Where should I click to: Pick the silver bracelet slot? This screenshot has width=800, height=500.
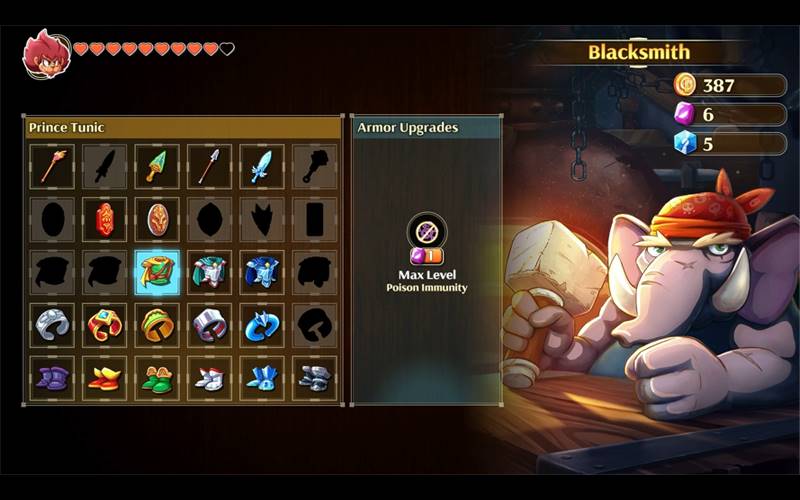tap(53, 325)
